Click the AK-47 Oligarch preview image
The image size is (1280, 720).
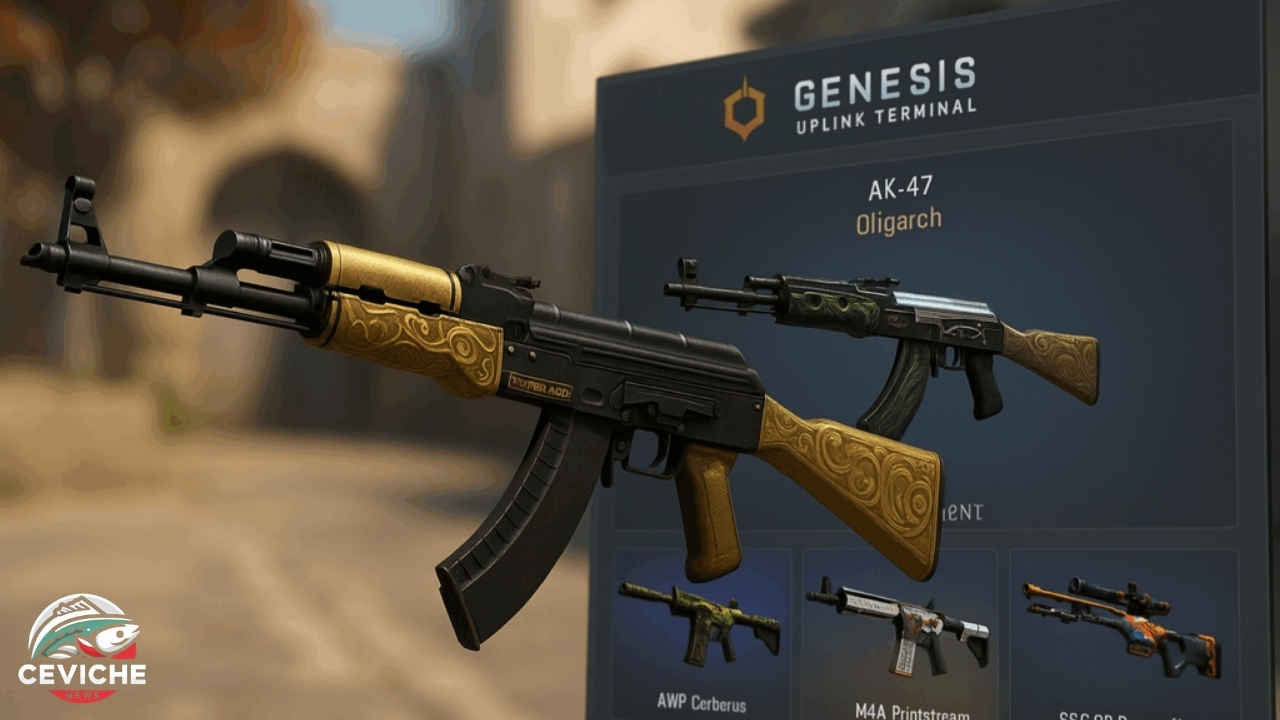click(880, 330)
